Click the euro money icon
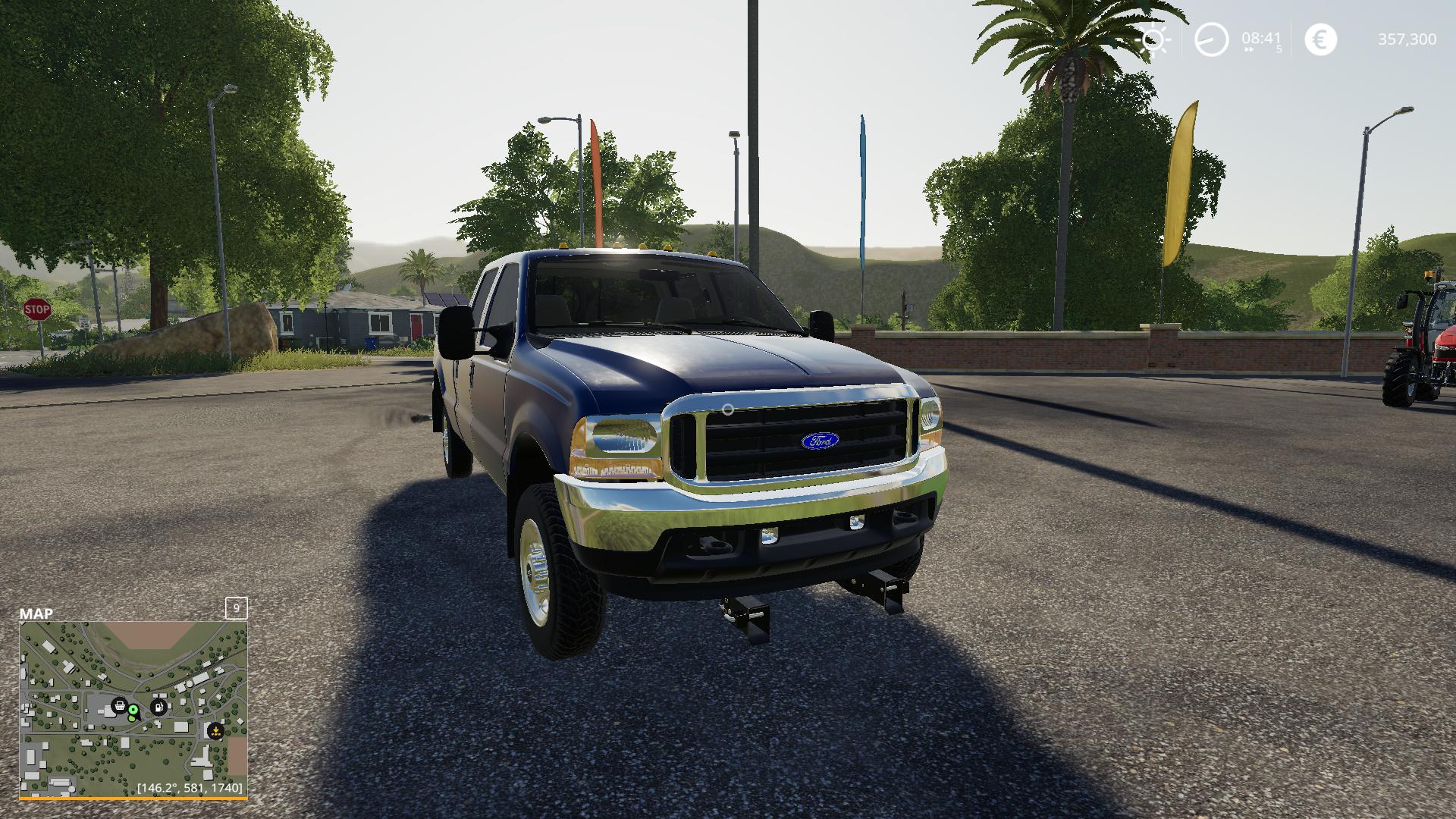Screen dimensions: 1456x819 1320,39
